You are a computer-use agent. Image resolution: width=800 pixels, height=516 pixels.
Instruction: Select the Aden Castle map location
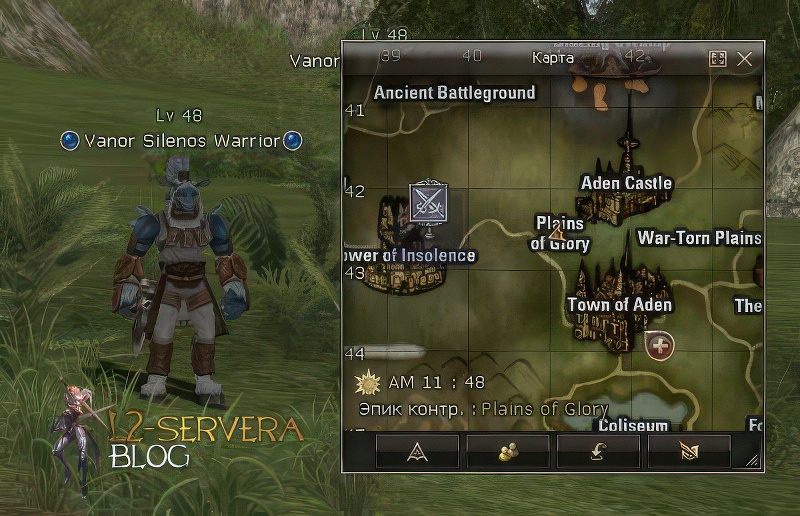[x=626, y=183]
